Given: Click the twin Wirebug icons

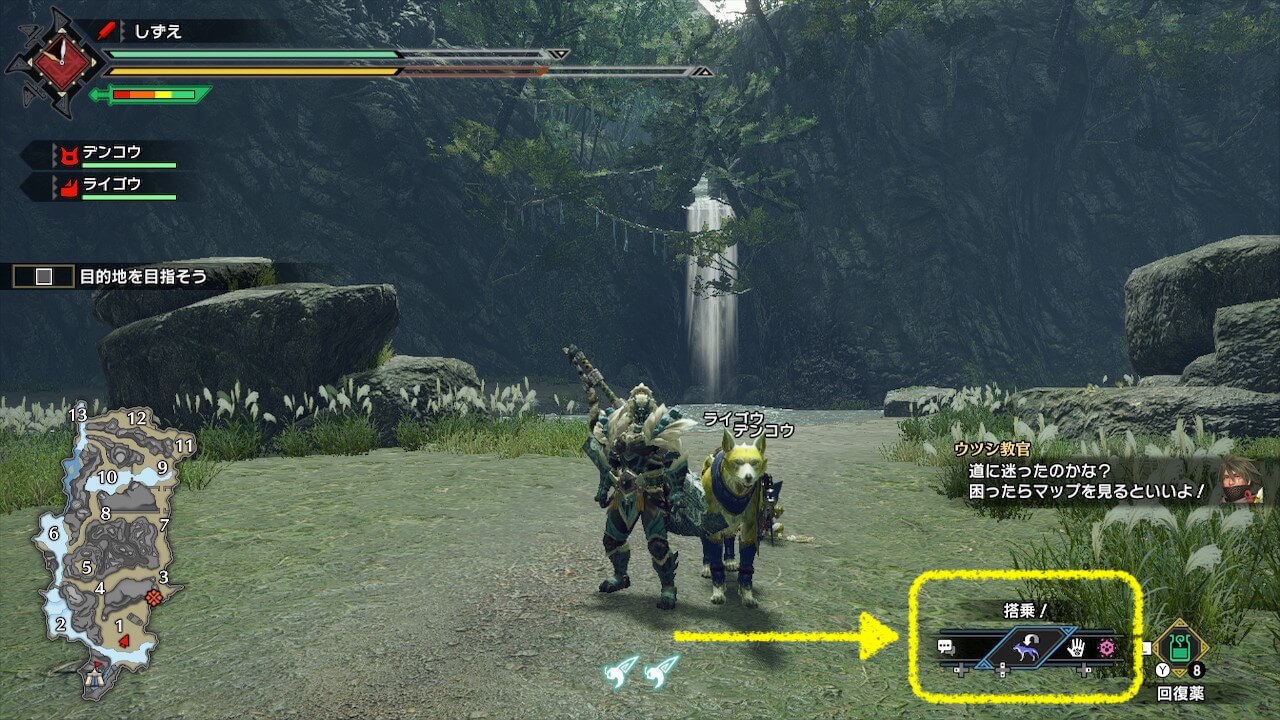Looking at the screenshot, I should 641,670.
